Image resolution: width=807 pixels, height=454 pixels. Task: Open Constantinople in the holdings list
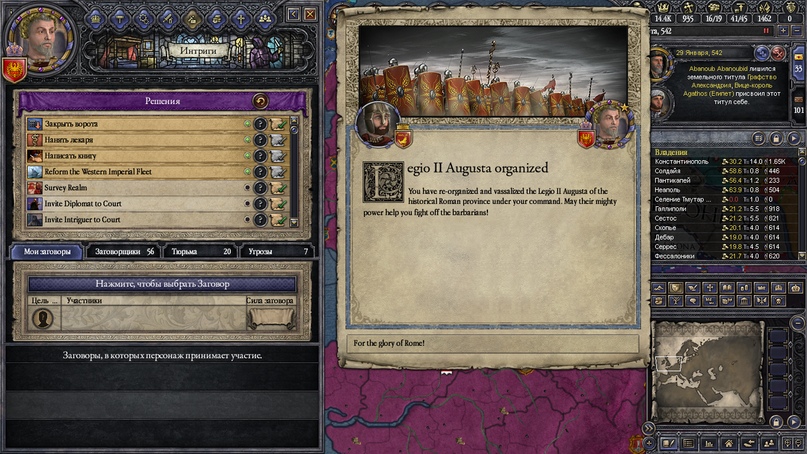tap(680, 161)
